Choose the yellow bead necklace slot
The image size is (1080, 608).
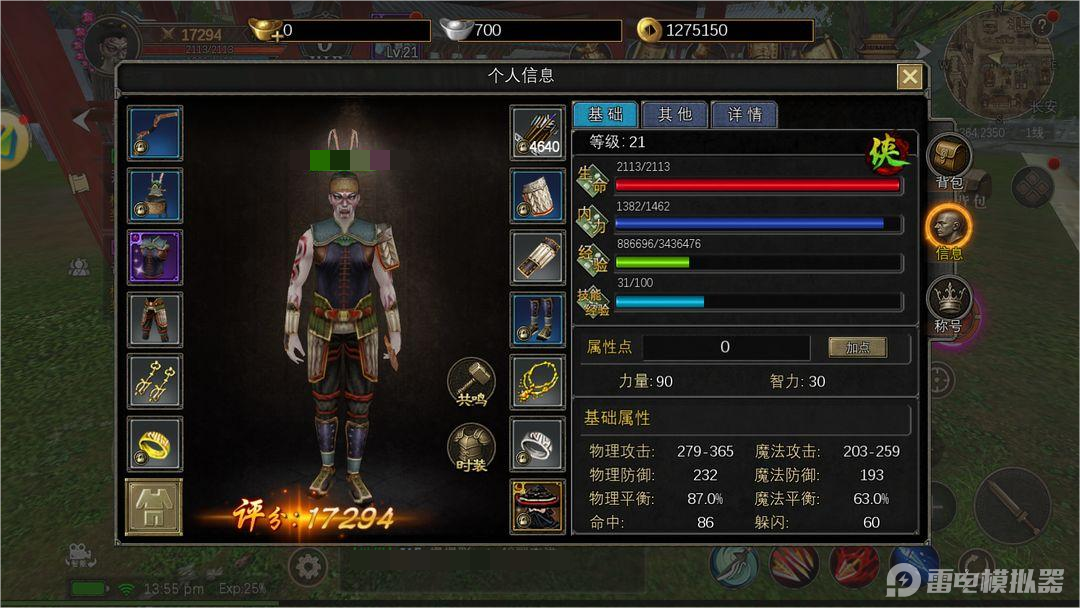[x=538, y=382]
